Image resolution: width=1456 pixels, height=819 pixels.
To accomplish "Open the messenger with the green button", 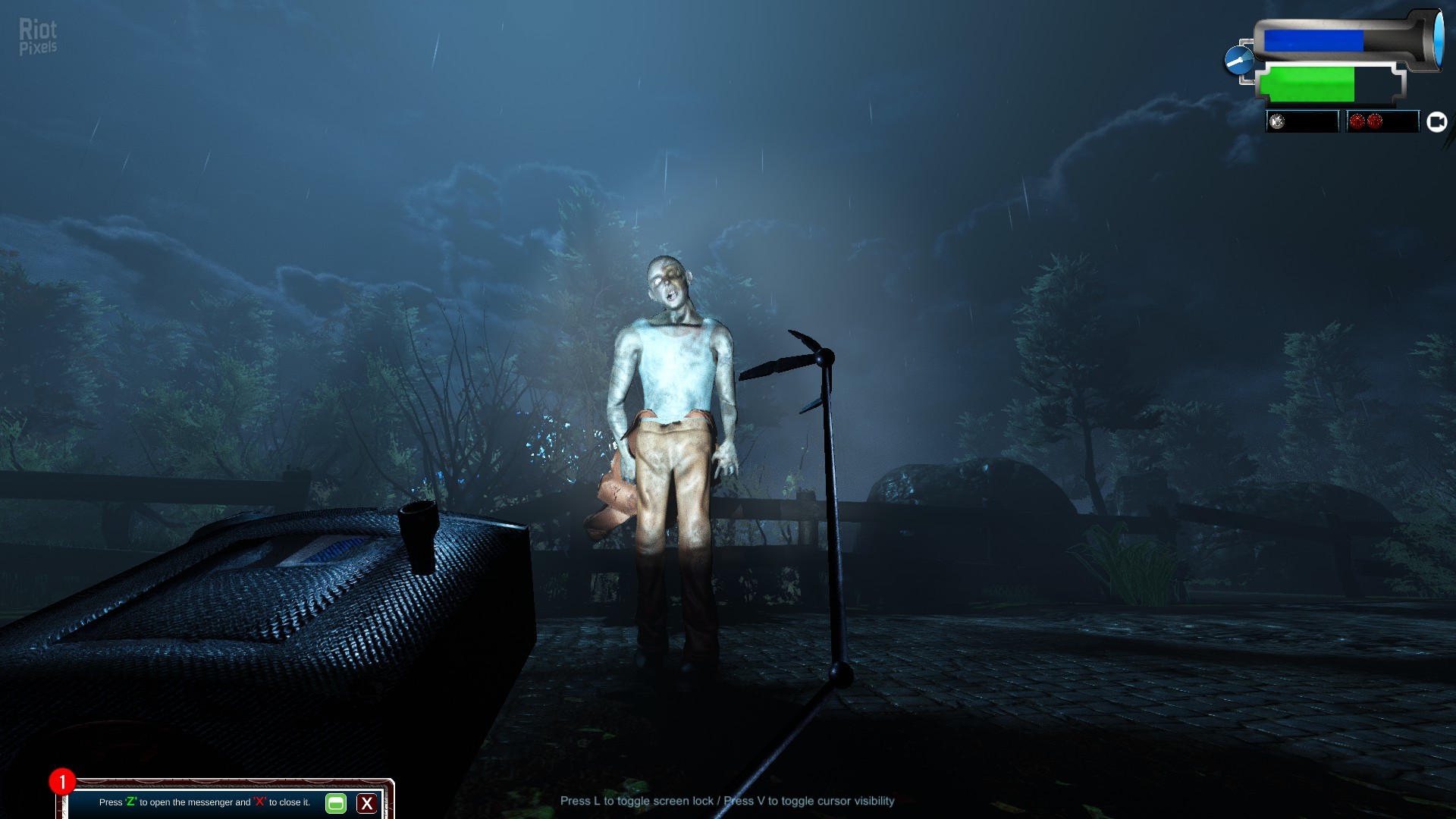I will (335, 803).
